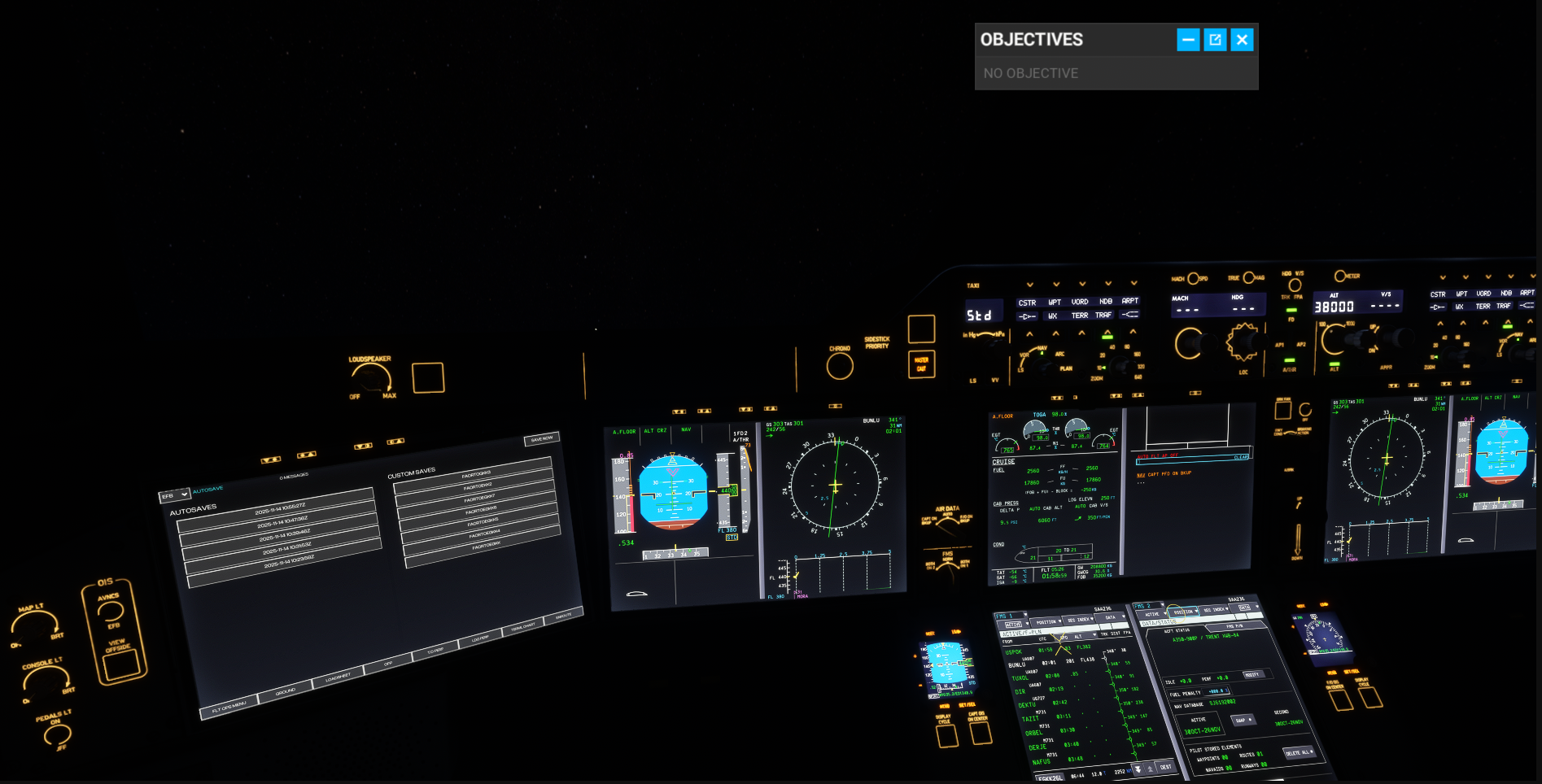The image size is (1542, 784).
Task: Switch to the ENROUTE page
Action: (x=563, y=616)
